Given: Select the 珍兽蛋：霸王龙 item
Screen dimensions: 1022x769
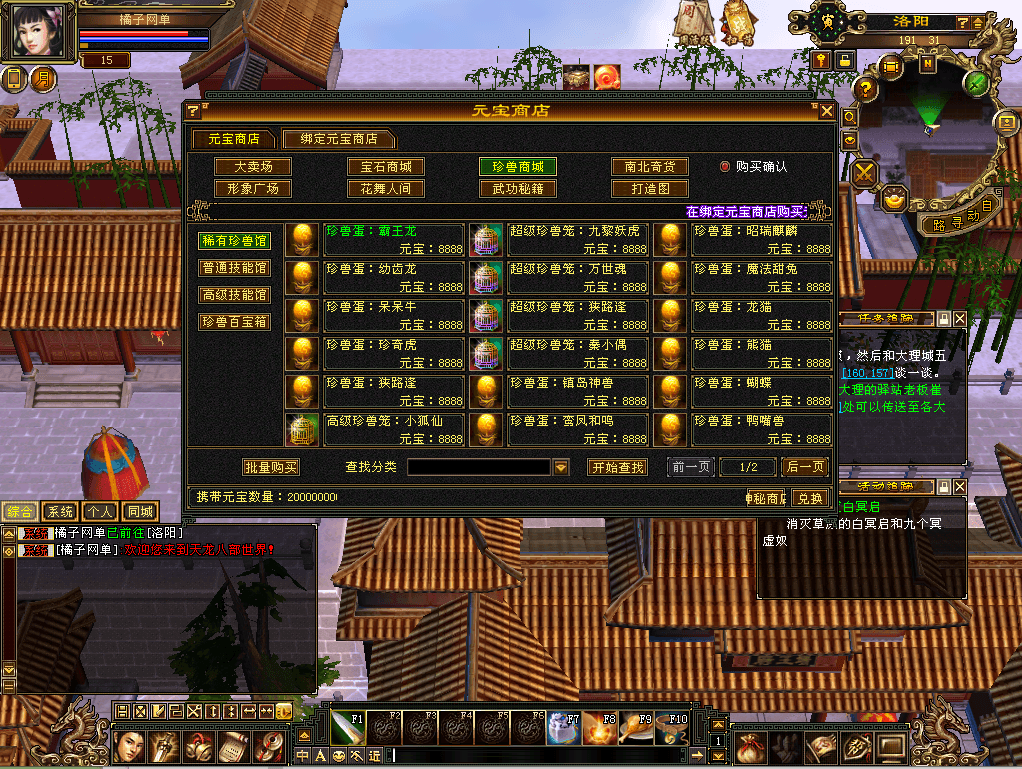Looking at the screenshot, I should tap(394, 240).
